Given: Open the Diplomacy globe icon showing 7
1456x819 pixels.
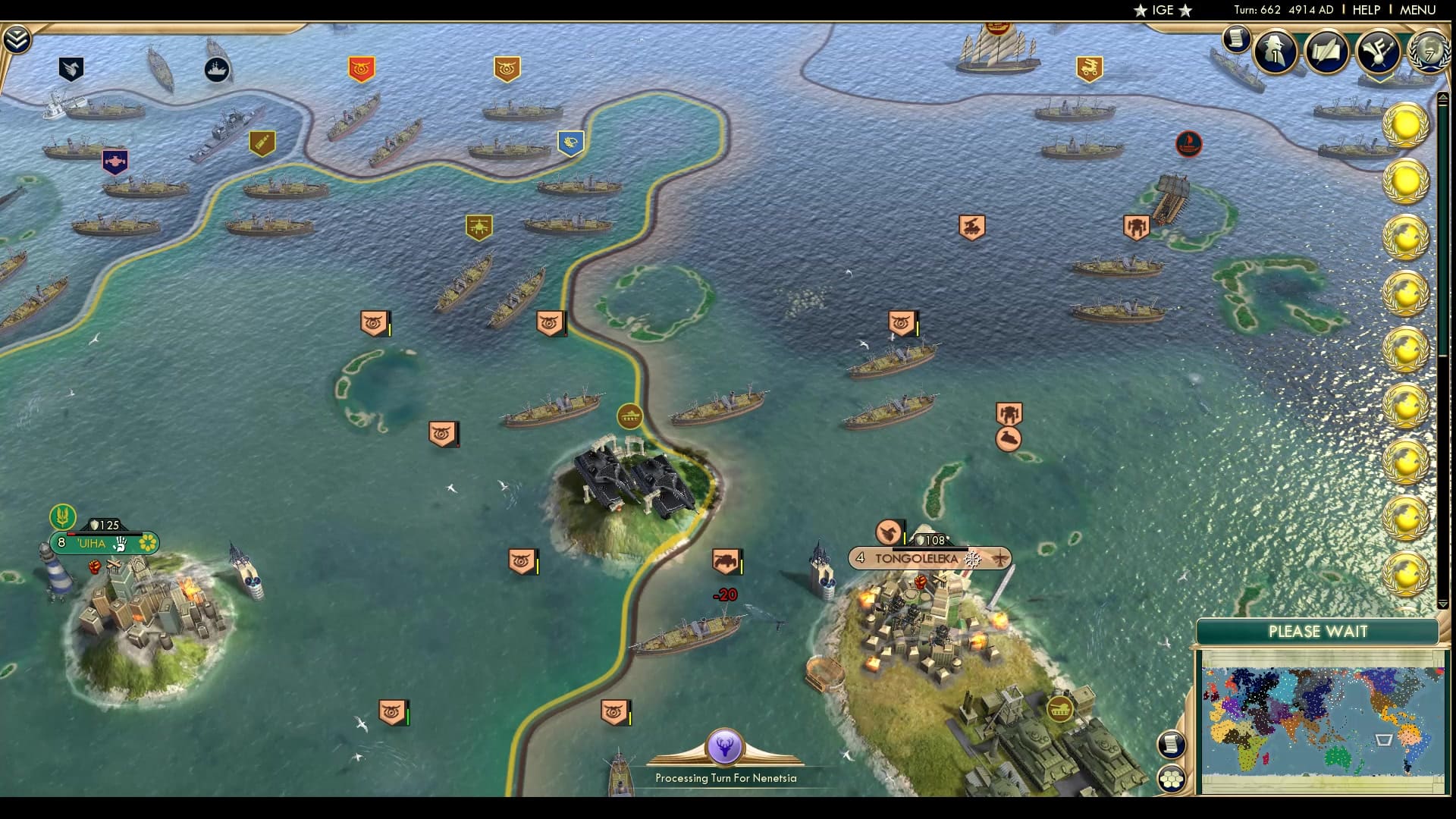Looking at the screenshot, I should (1424, 53).
